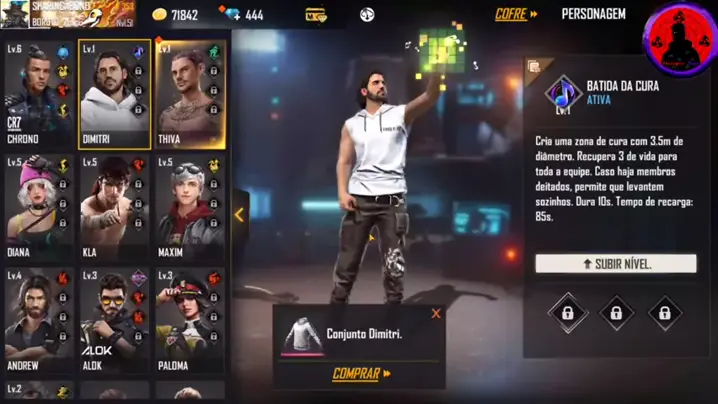718x404 pixels.
Task: Tap the gold coin balance
Action: (175, 15)
